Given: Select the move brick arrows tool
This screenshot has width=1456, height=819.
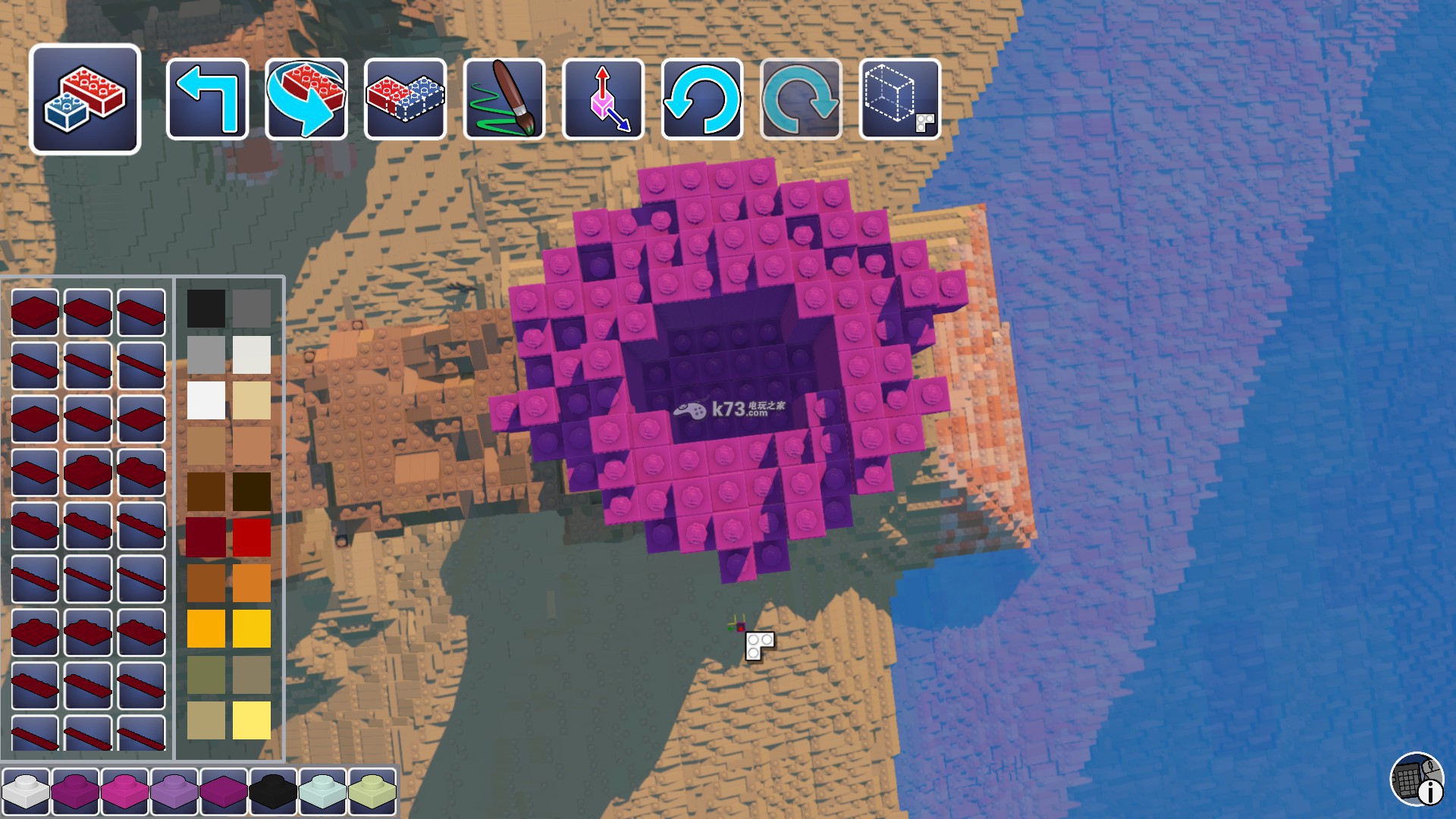Looking at the screenshot, I should pos(604,99).
